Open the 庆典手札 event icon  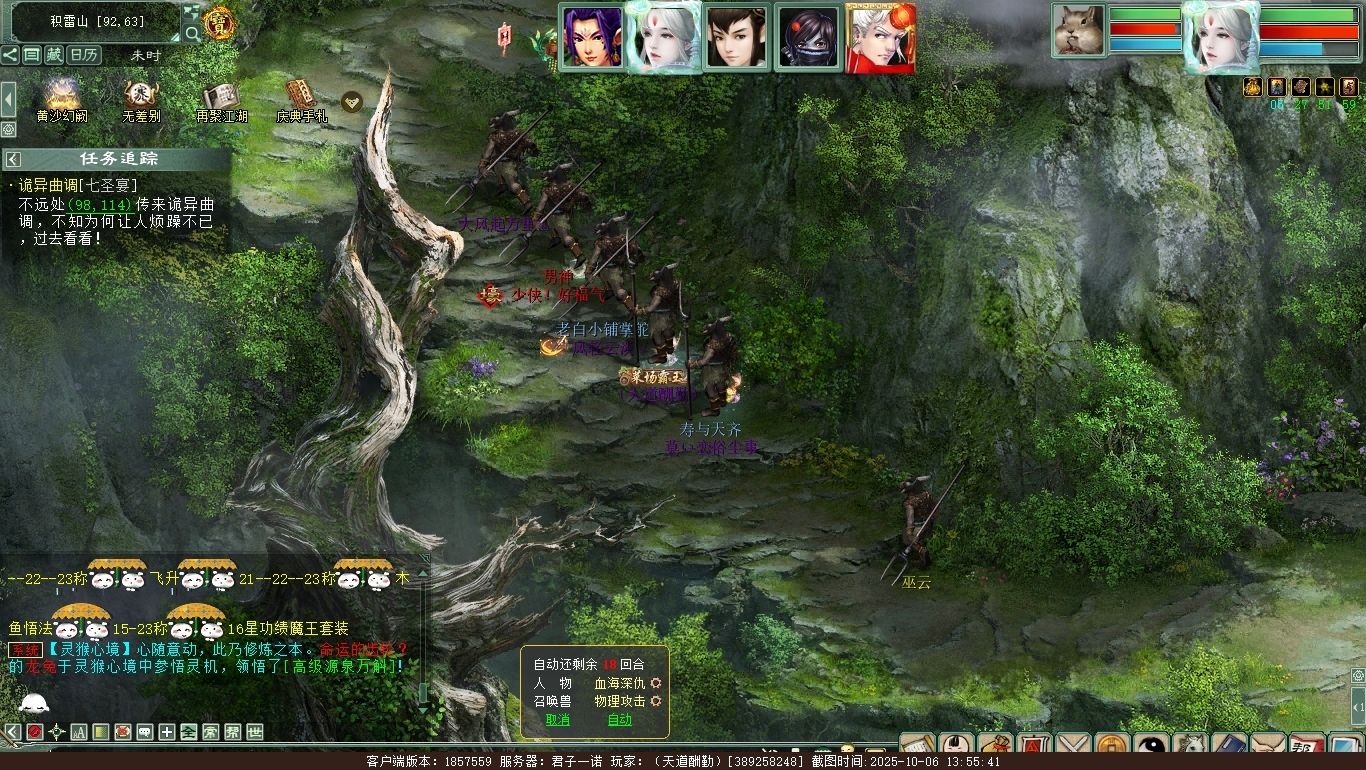point(300,96)
